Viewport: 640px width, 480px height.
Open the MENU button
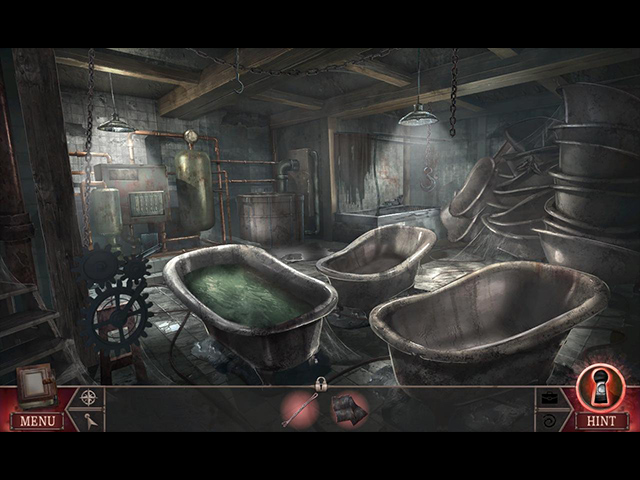37,421
